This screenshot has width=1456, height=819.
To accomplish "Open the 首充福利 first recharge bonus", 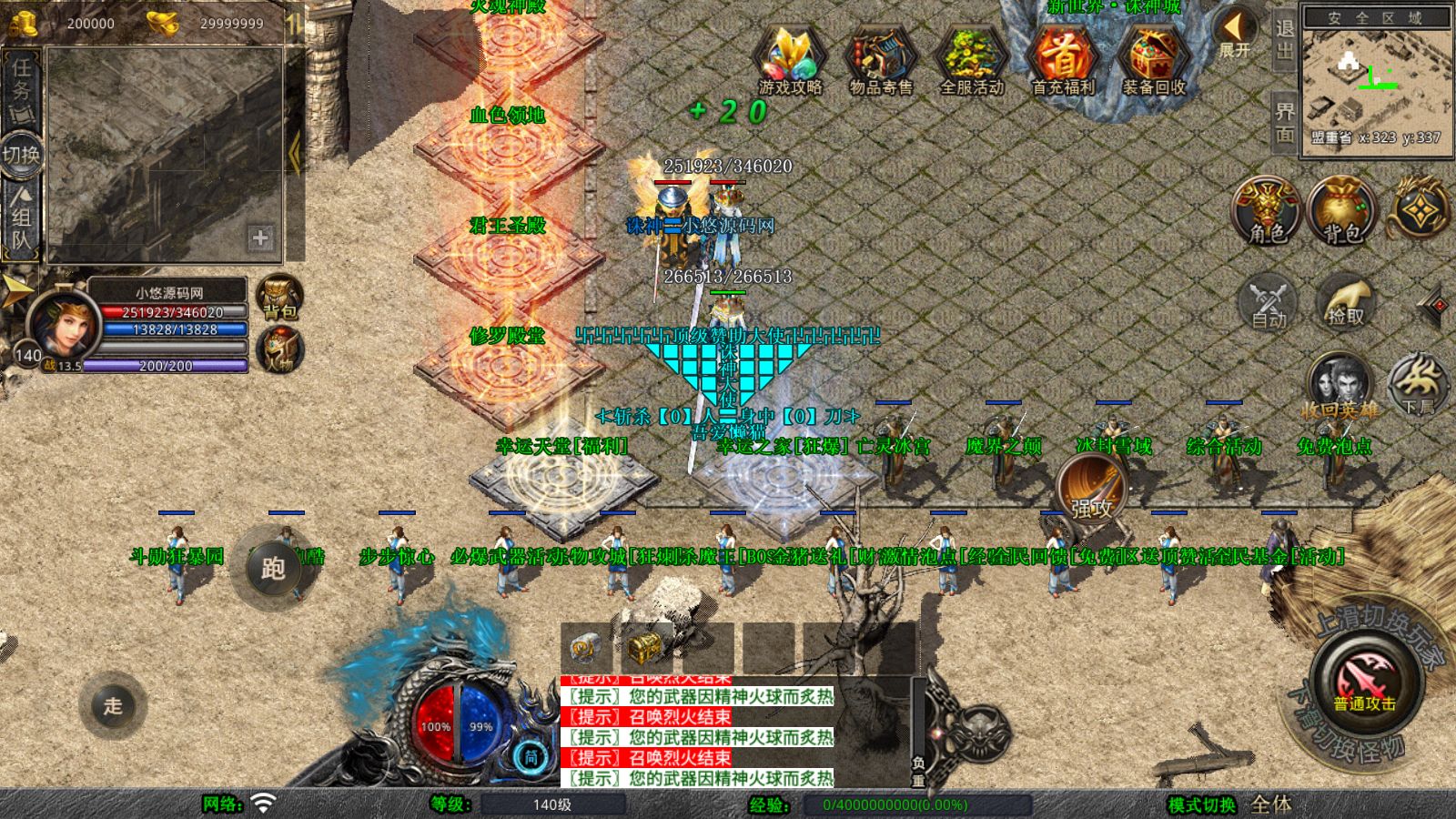I will pyautogui.click(x=1063, y=60).
